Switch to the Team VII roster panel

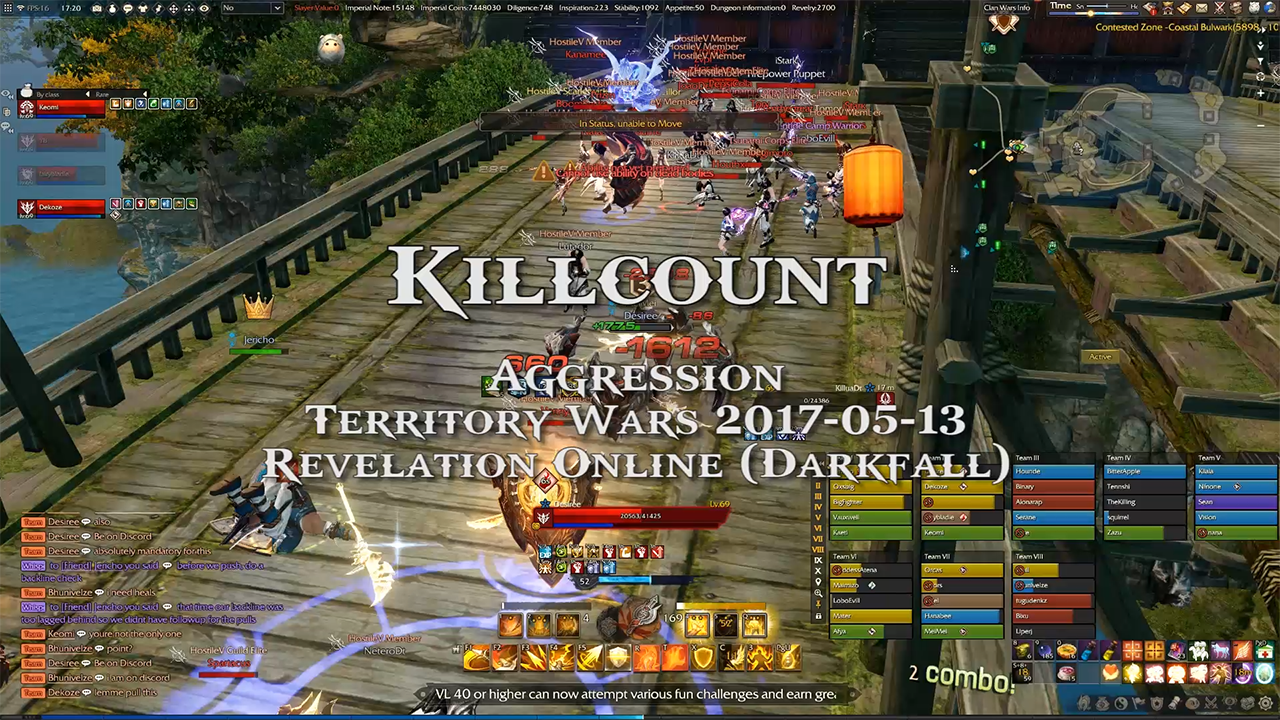coord(940,556)
